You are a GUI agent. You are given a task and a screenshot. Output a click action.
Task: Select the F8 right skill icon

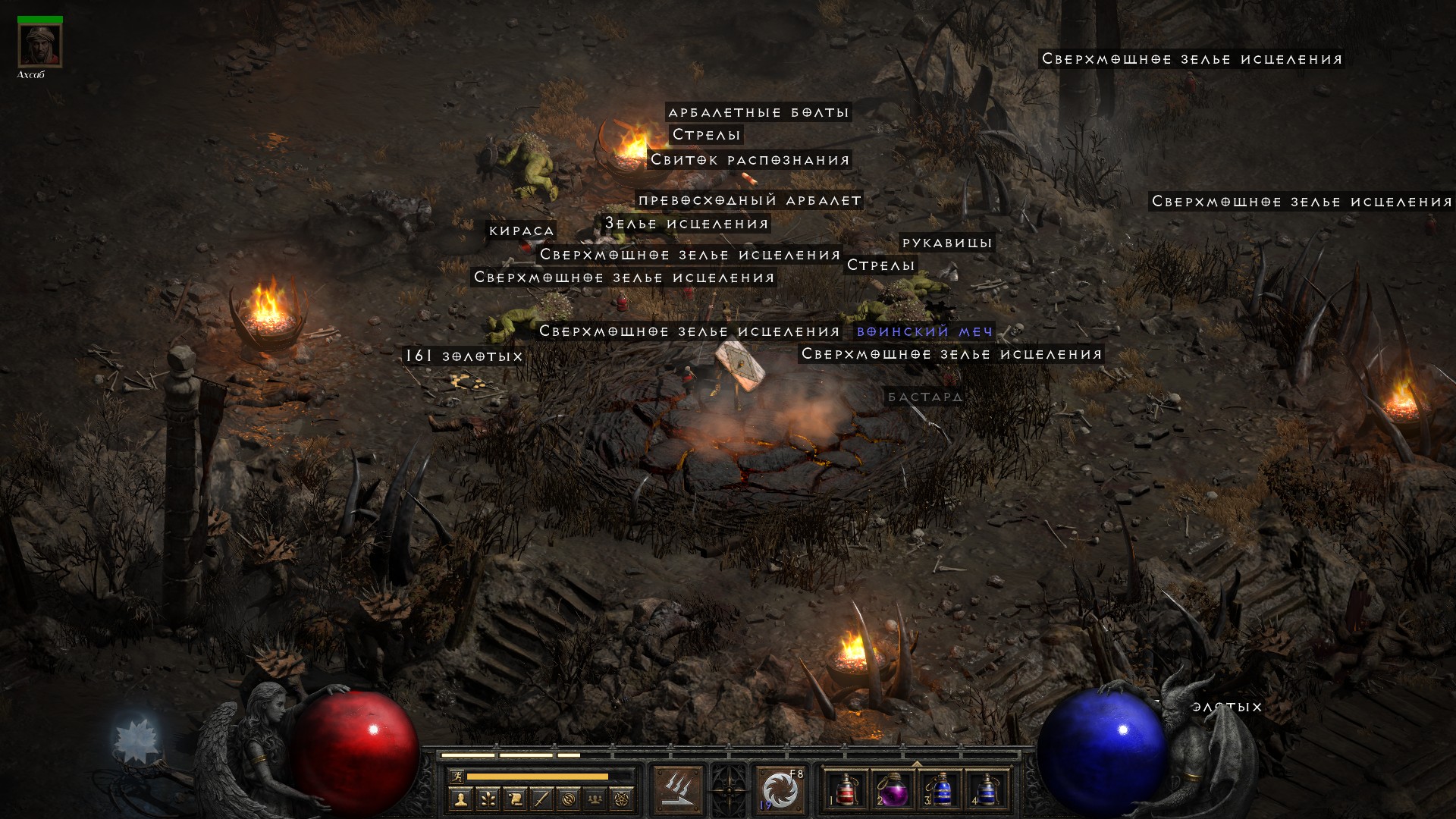point(780,790)
